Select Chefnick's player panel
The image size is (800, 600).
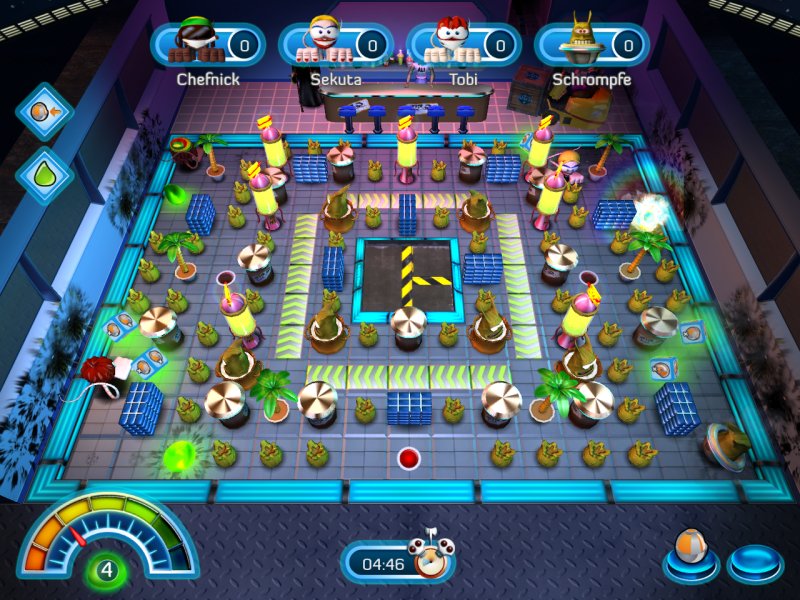208,45
